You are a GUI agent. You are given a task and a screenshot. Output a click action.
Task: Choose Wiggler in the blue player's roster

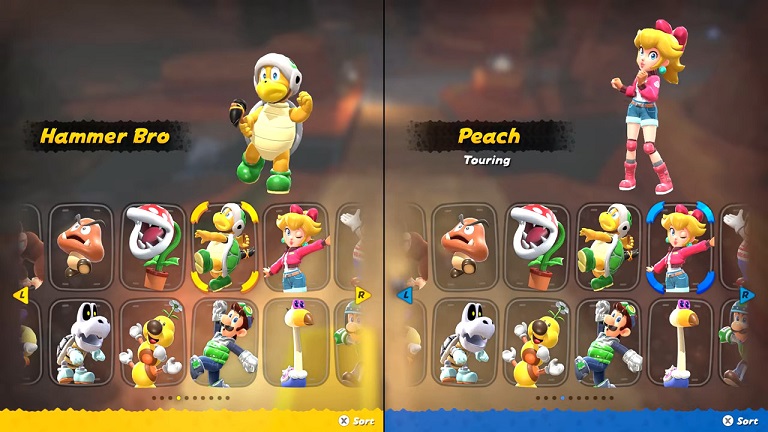click(x=538, y=340)
